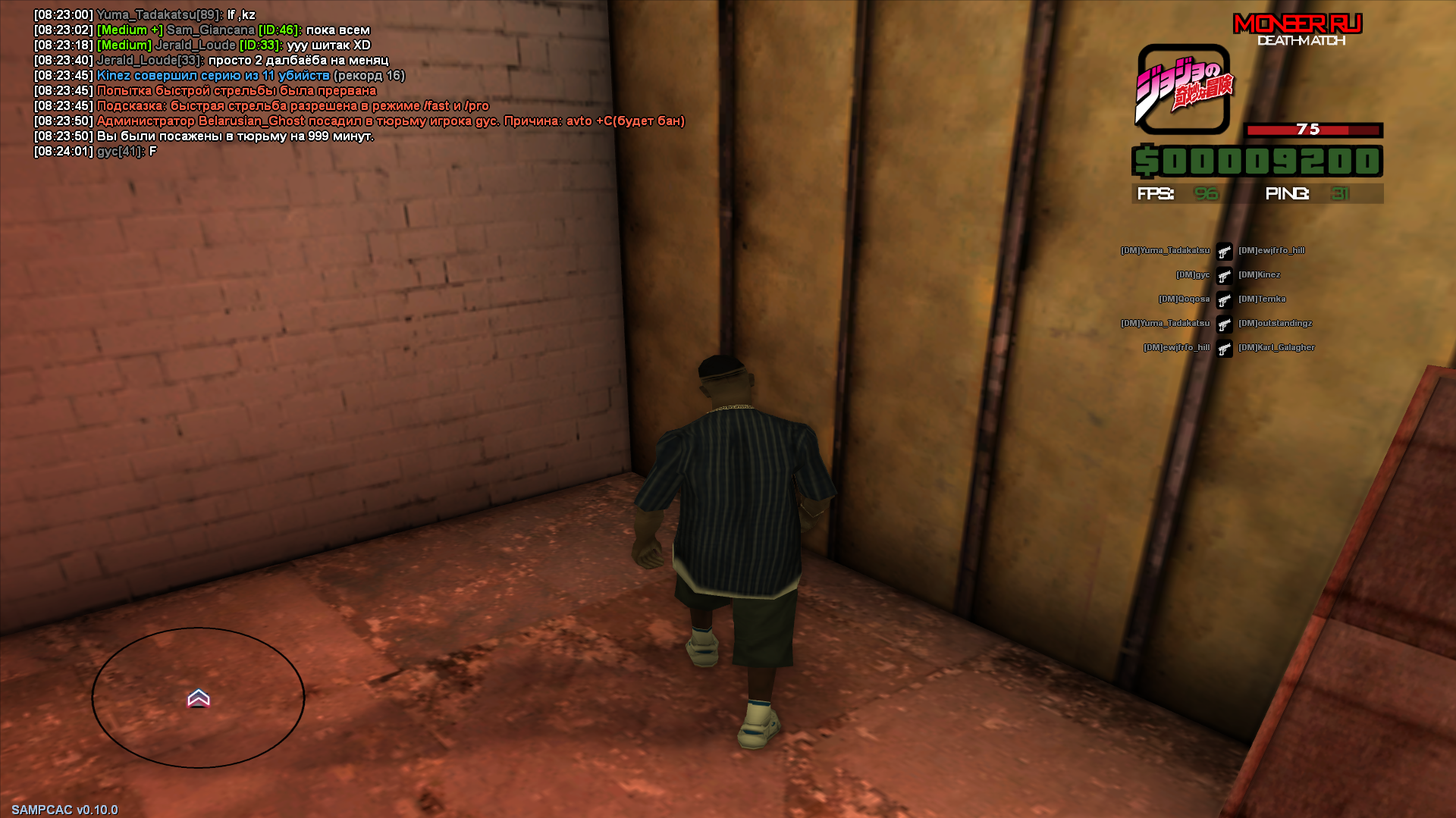This screenshot has height=818, width=1456.
Task: Click the Kinez kill streak chat message
Action: coord(250,76)
